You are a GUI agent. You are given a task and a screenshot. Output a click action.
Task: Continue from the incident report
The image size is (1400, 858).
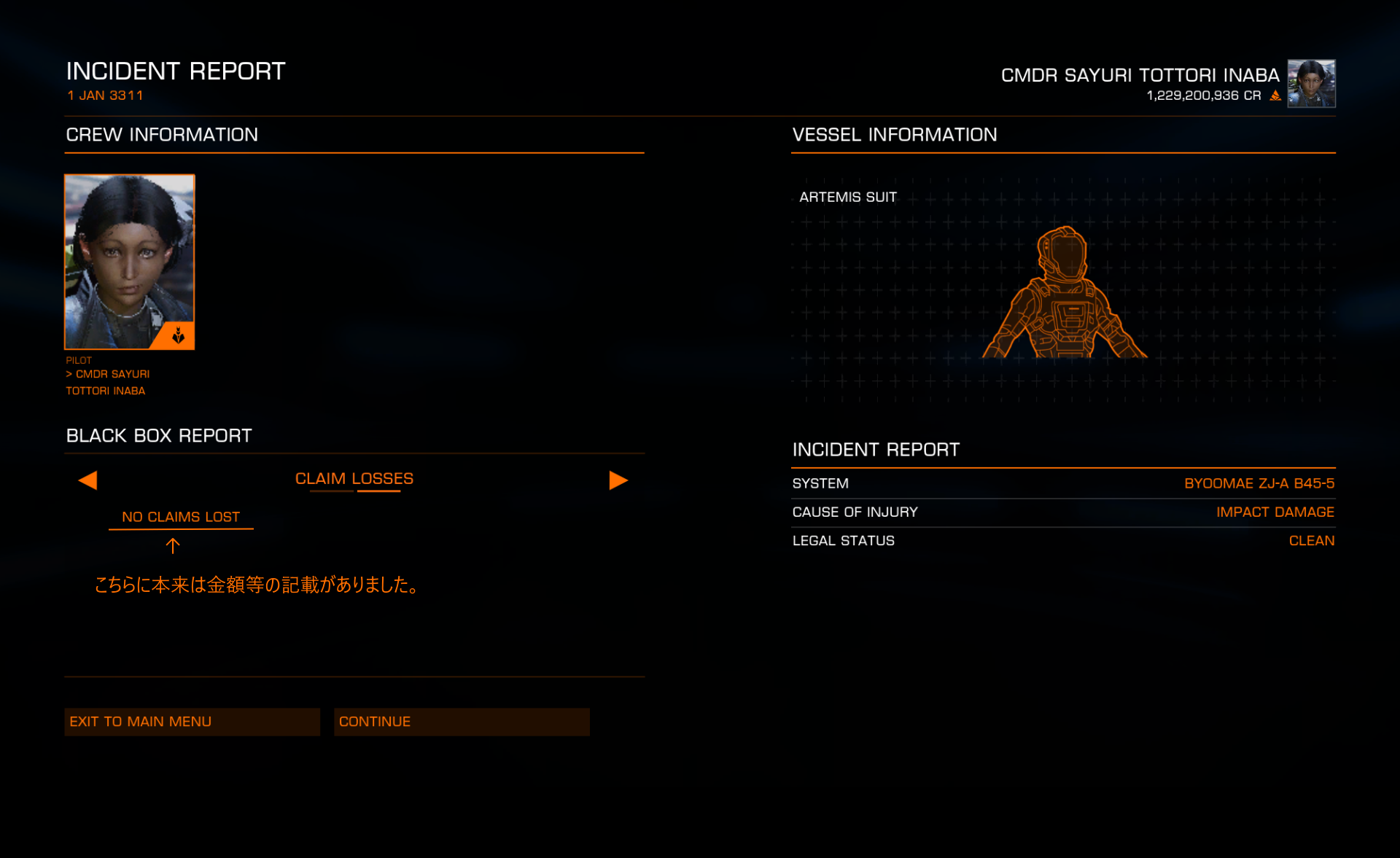pyautogui.click(x=462, y=722)
